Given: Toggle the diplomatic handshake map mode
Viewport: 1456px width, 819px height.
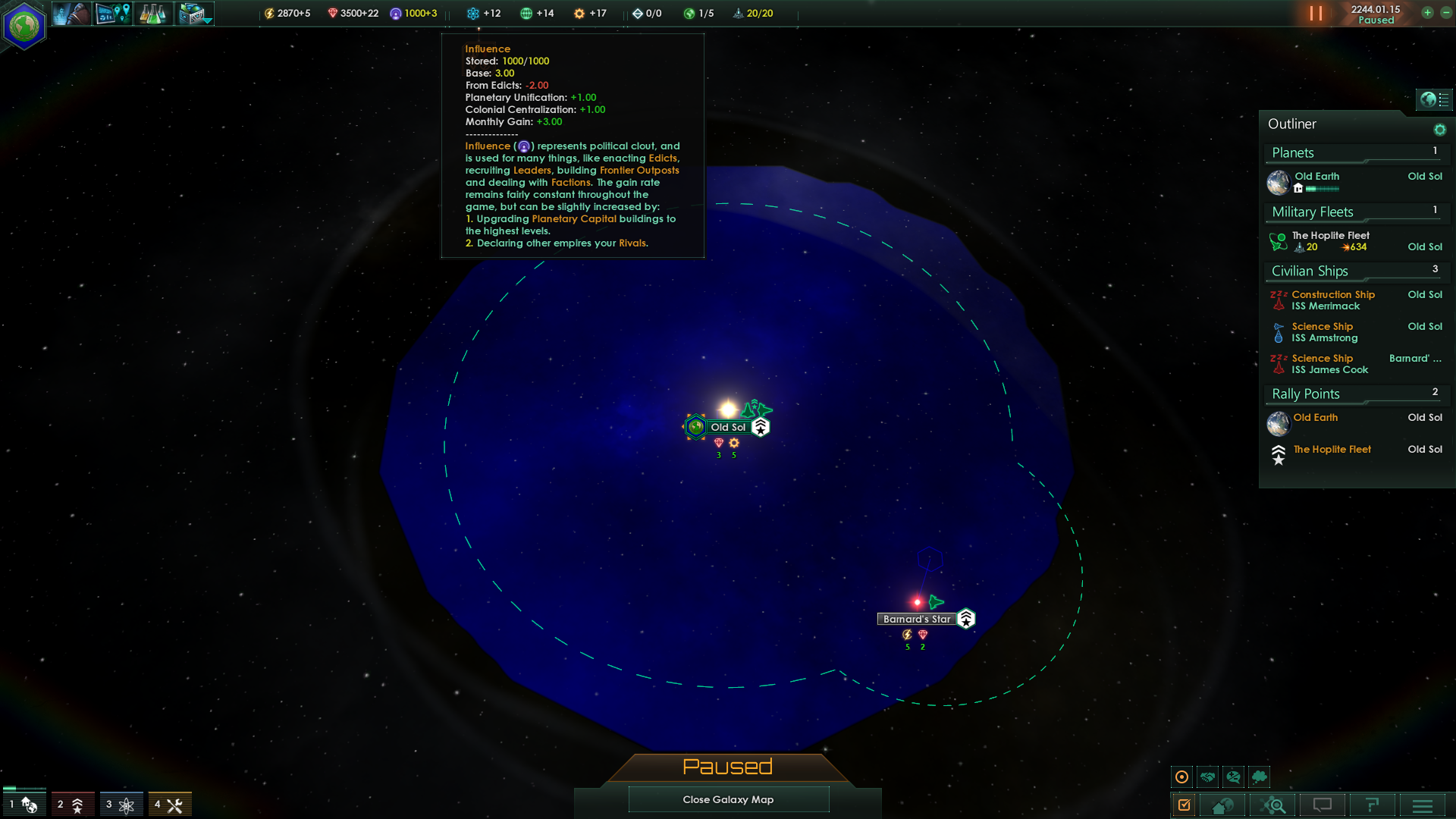Looking at the screenshot, I should click(x=1208, y=777).
